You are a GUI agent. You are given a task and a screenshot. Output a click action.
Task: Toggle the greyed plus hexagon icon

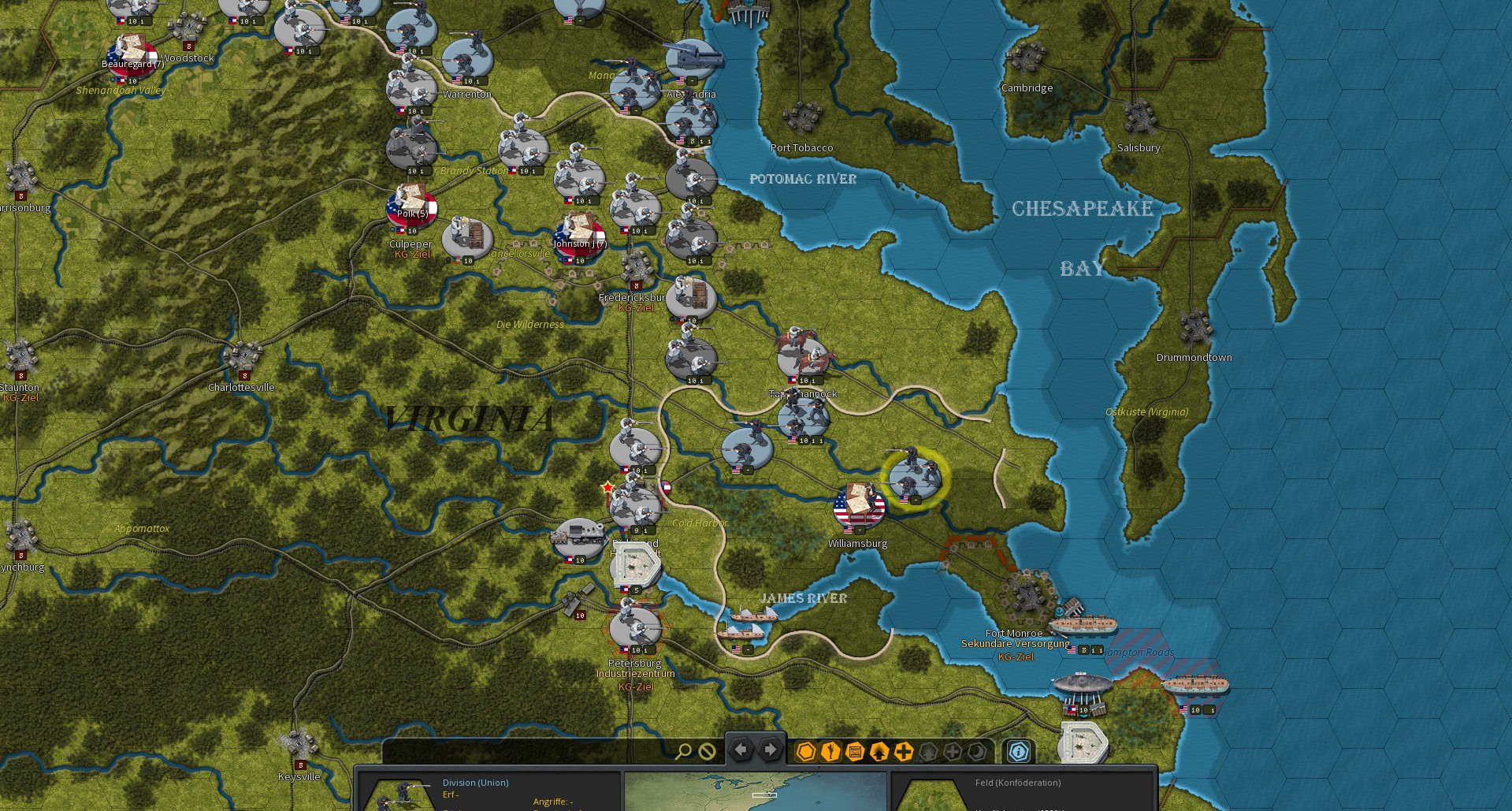(x=953, y=751)
